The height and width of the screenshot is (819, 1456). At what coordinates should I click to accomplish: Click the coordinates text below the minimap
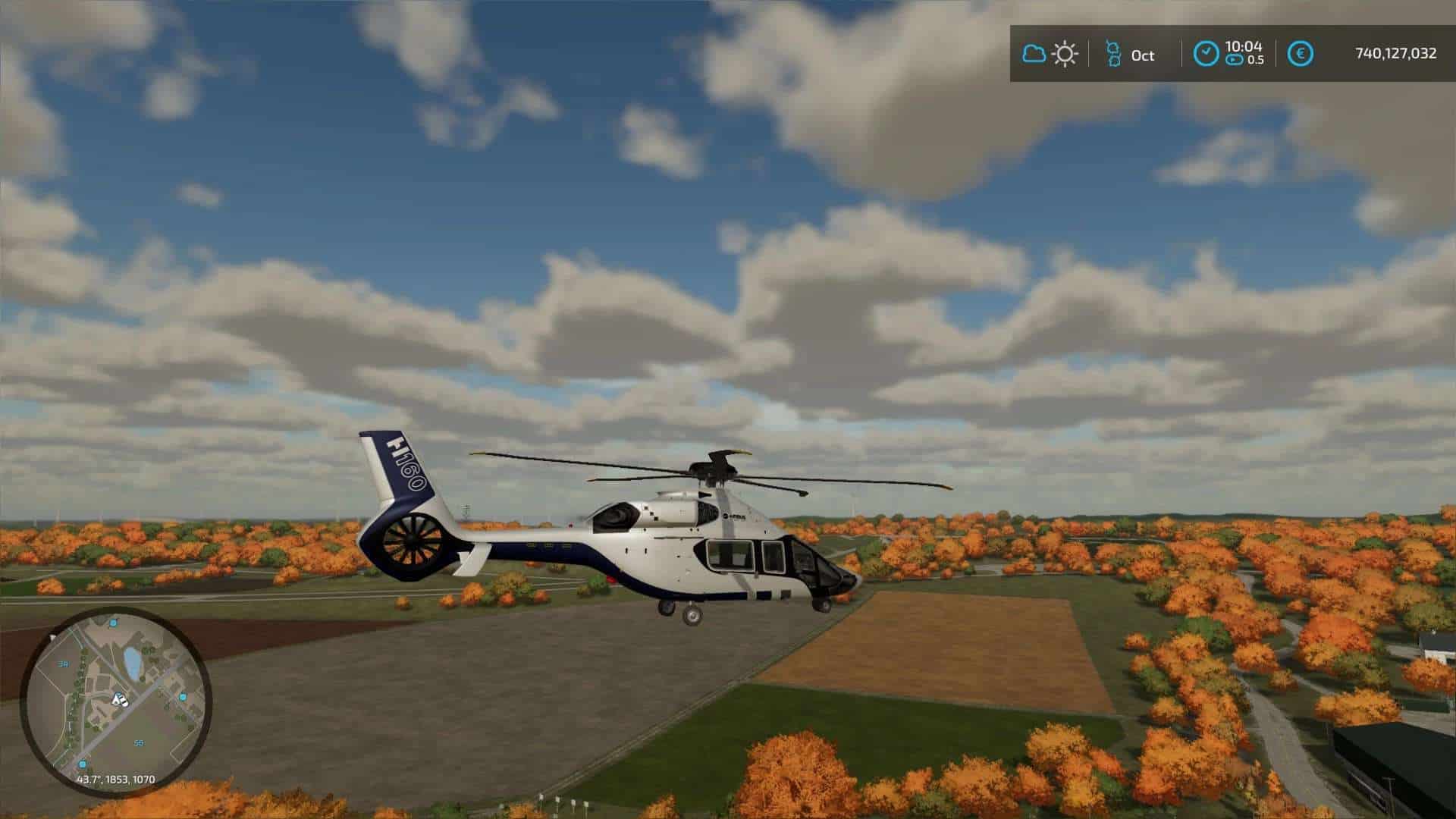tap(117, 780)
